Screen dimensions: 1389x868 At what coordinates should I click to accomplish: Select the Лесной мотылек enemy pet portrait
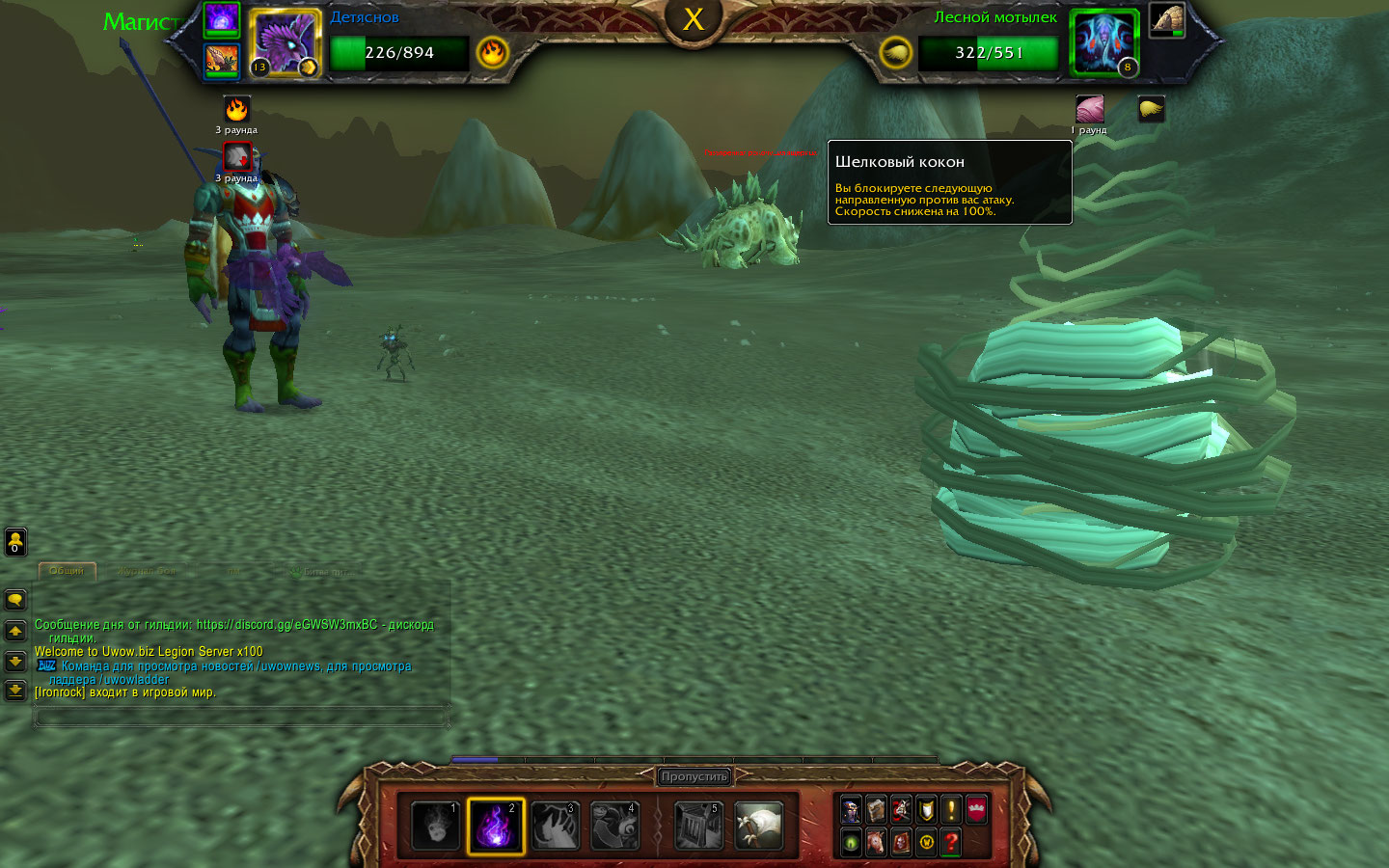1104,43
